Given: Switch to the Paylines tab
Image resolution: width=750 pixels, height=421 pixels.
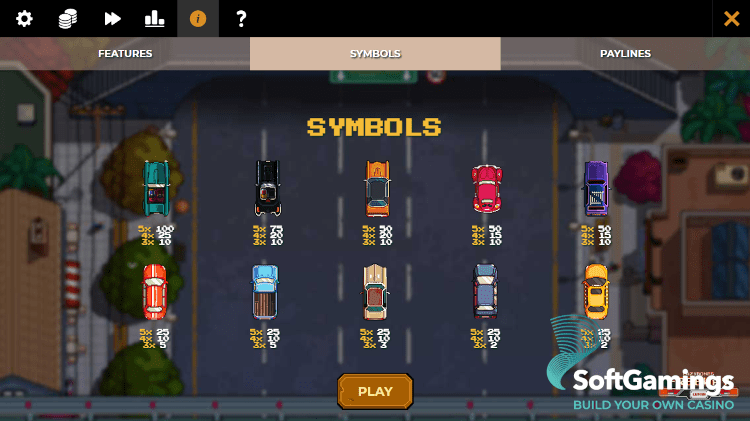Looking at the screenshot, I should [x=625, y=54].
